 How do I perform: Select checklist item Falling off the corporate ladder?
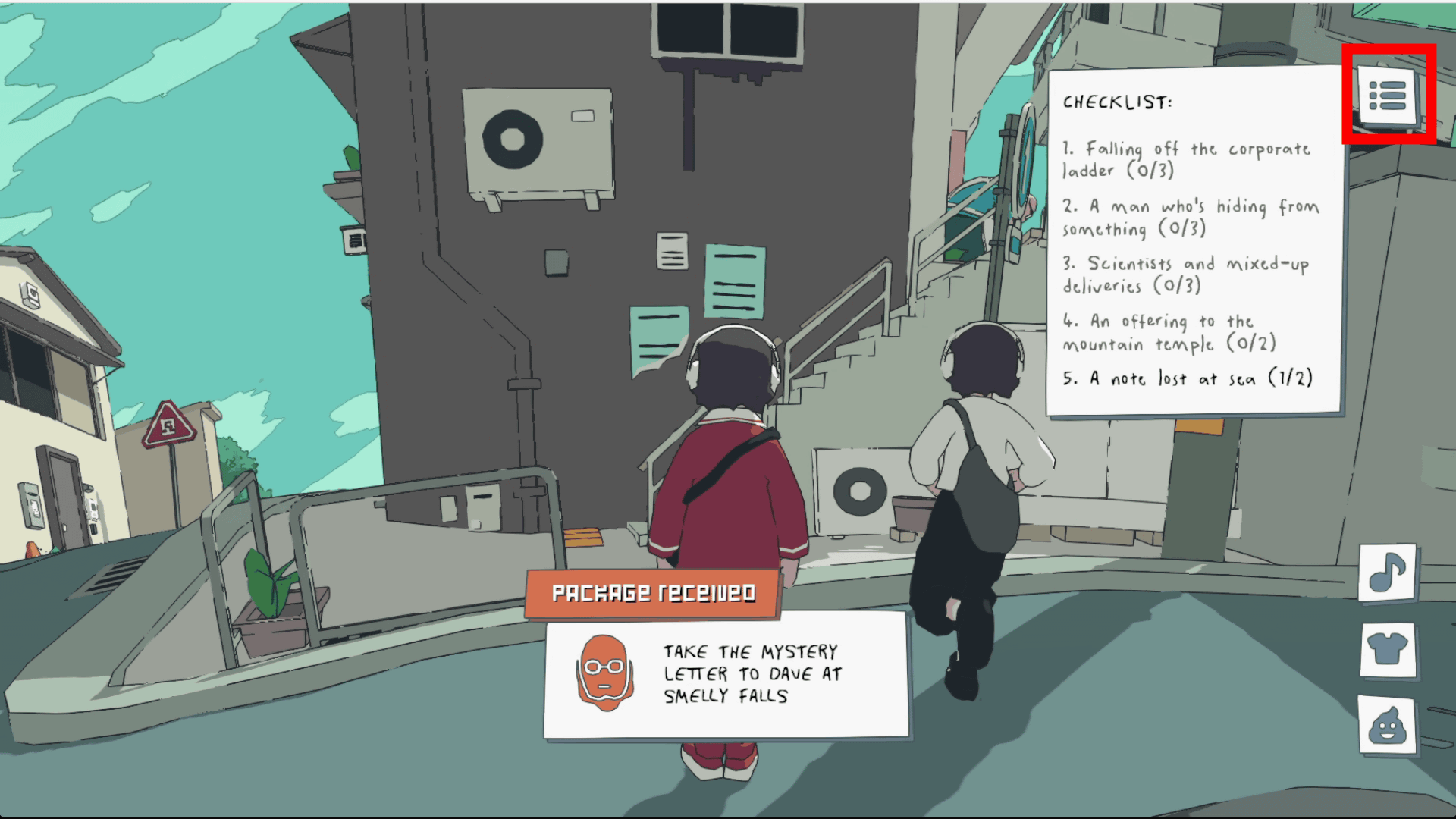click(x=1186, y=159)
